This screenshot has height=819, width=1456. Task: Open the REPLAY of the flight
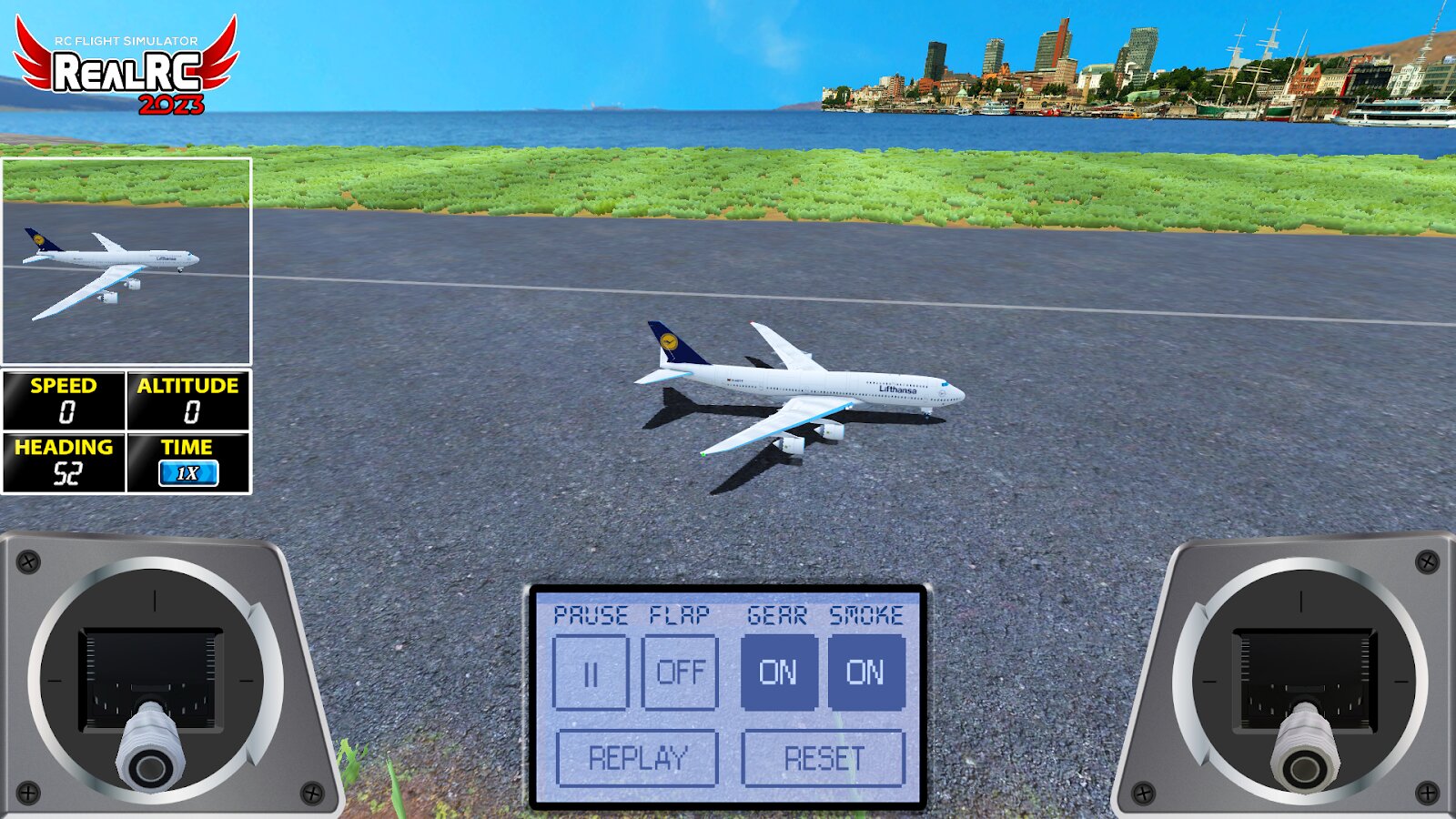[x=637, y=758]
